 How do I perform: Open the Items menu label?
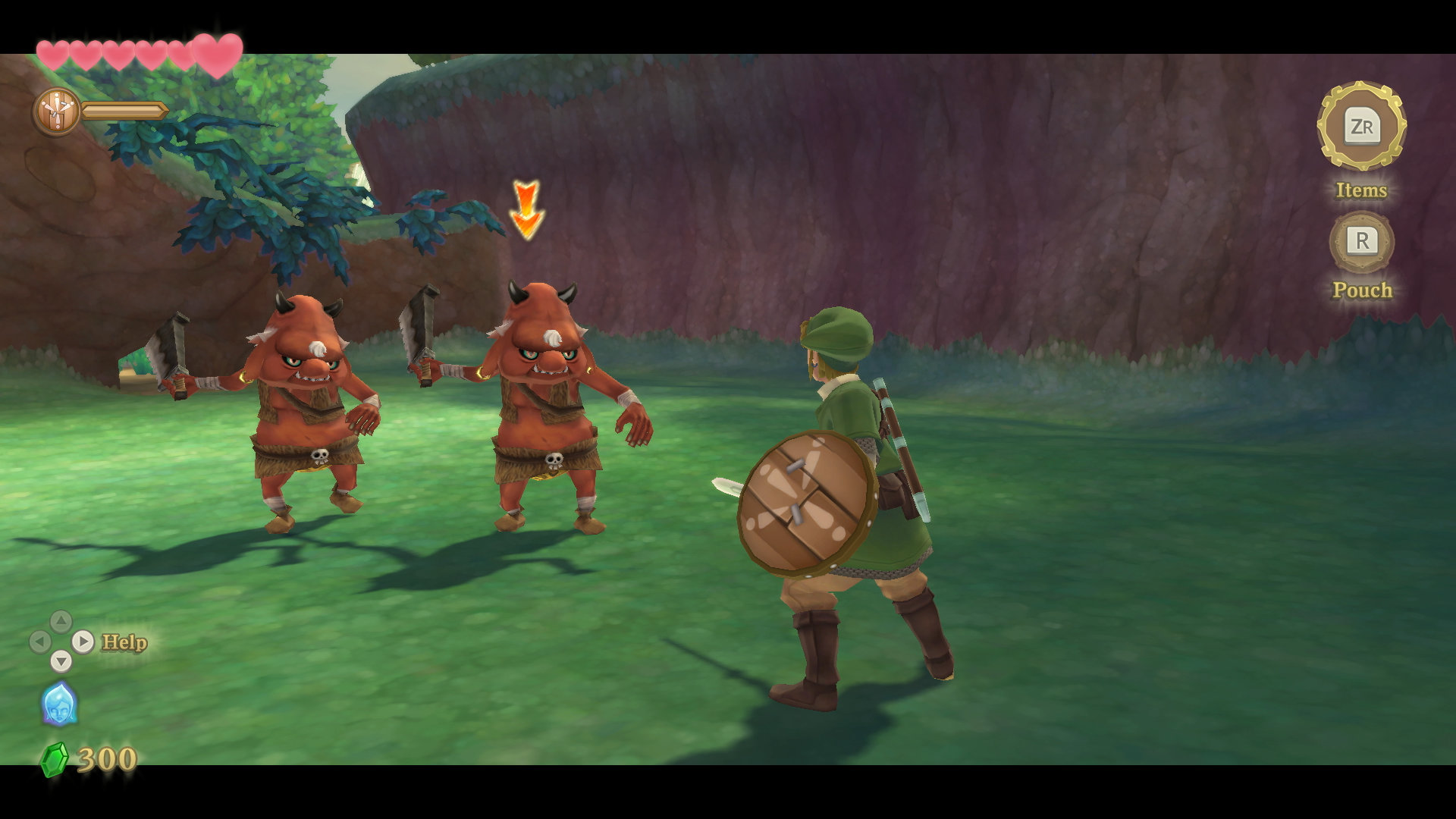tap(1362, 191)
